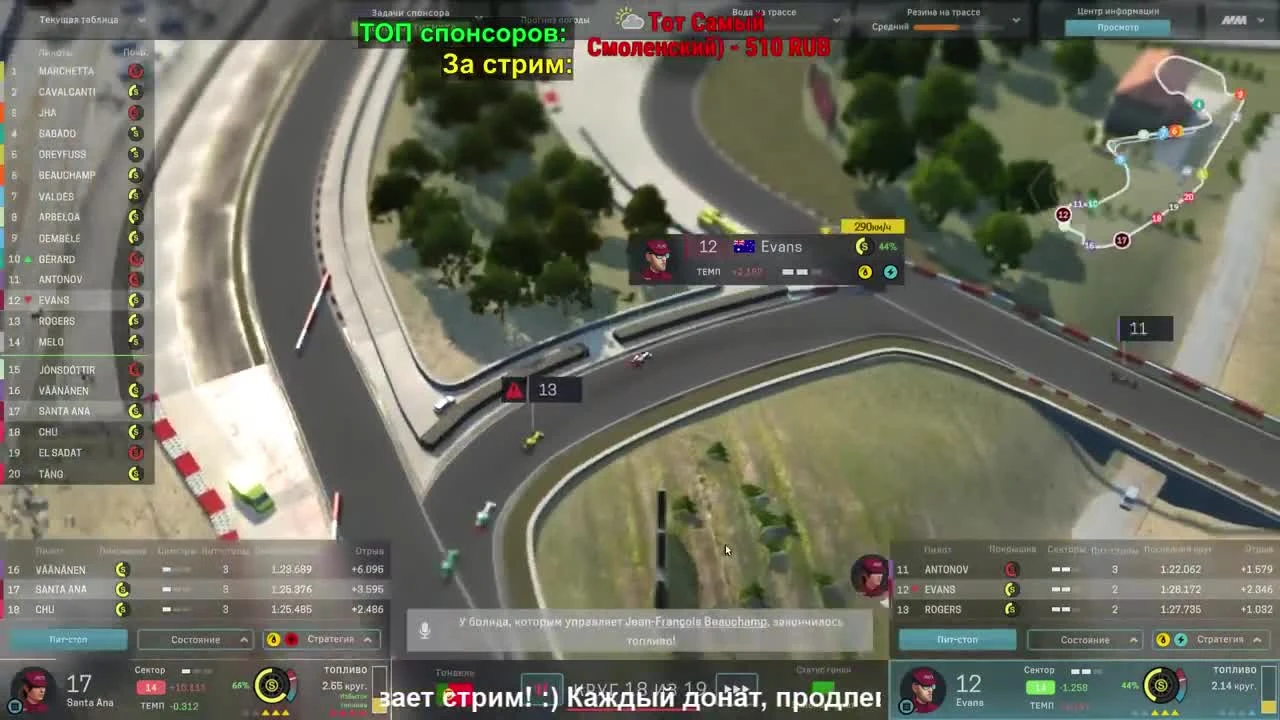
Task: Click the lightning ERS icon next to Evans's Стратегия
Action: coord(1181,640)
